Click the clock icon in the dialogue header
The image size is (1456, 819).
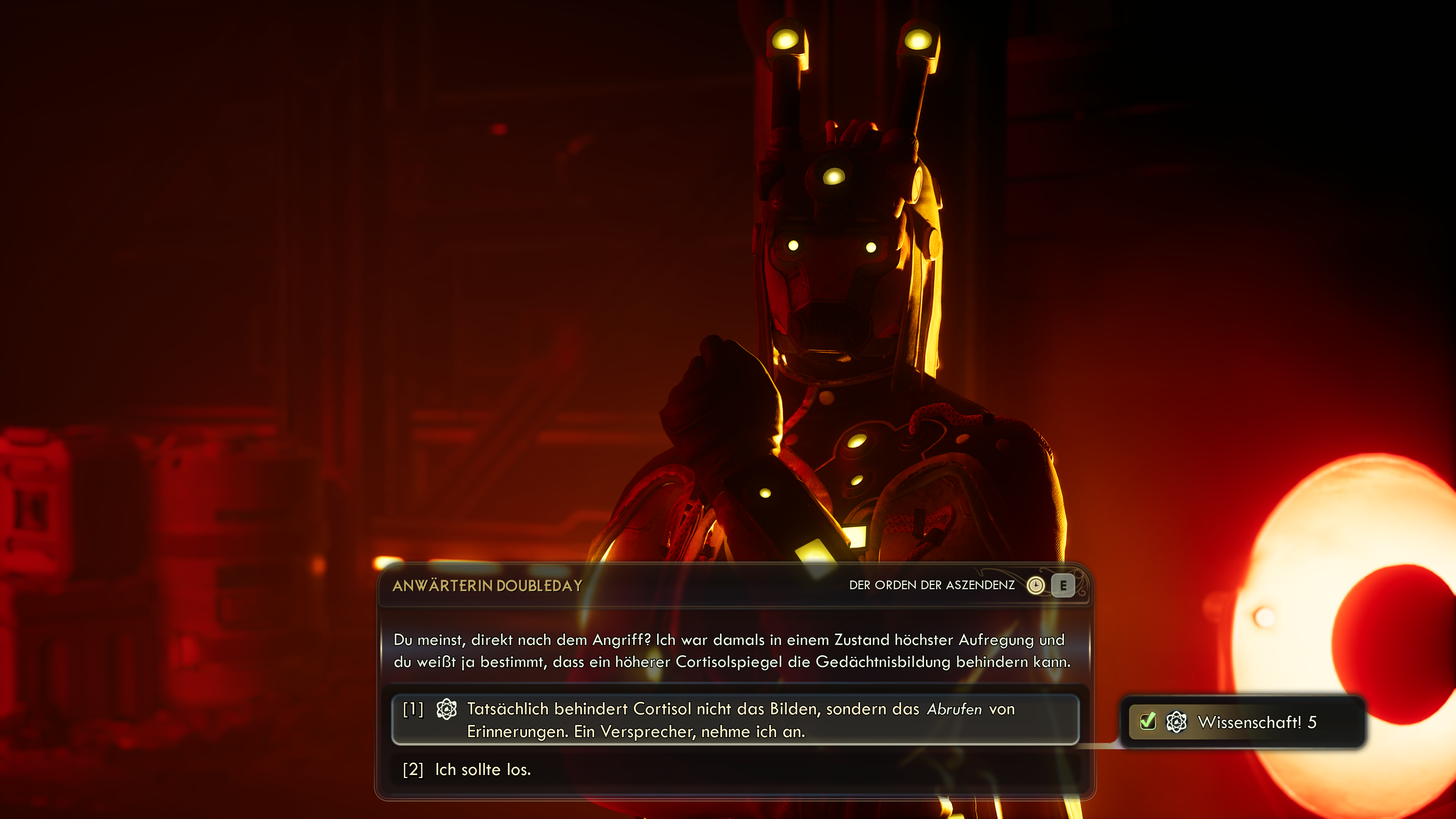[1036, 586]
